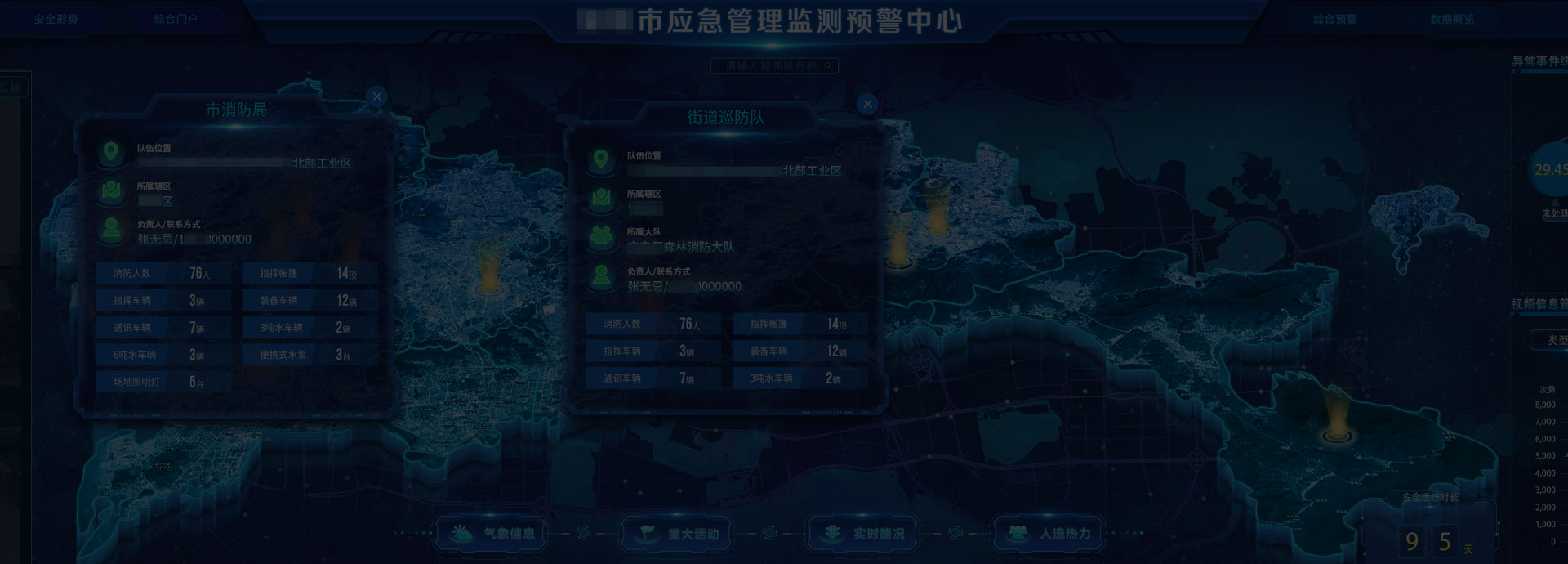The width and height of the screenshot is (1568, 564).
Task: Close the 市消防局 info panel
Action: click(376, 96)
